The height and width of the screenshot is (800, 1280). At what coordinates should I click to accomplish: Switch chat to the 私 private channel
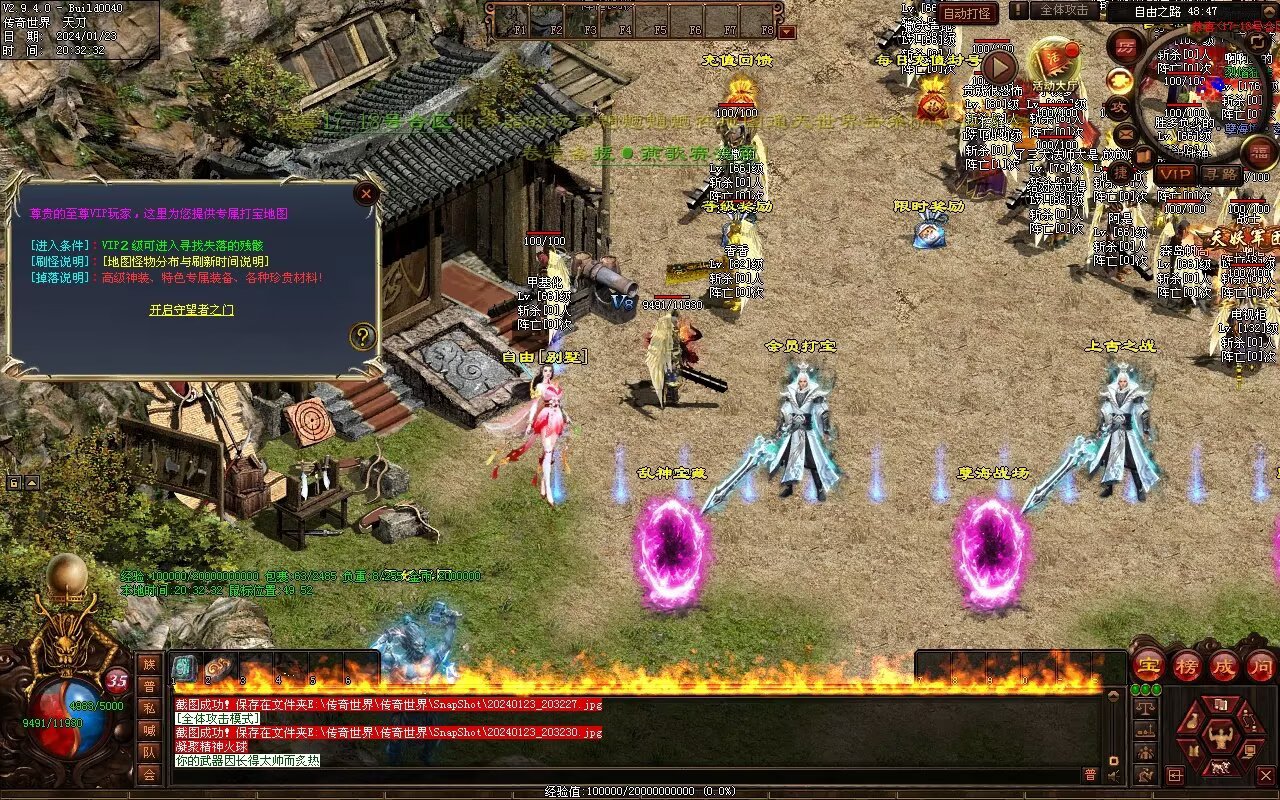coord(149,708)
